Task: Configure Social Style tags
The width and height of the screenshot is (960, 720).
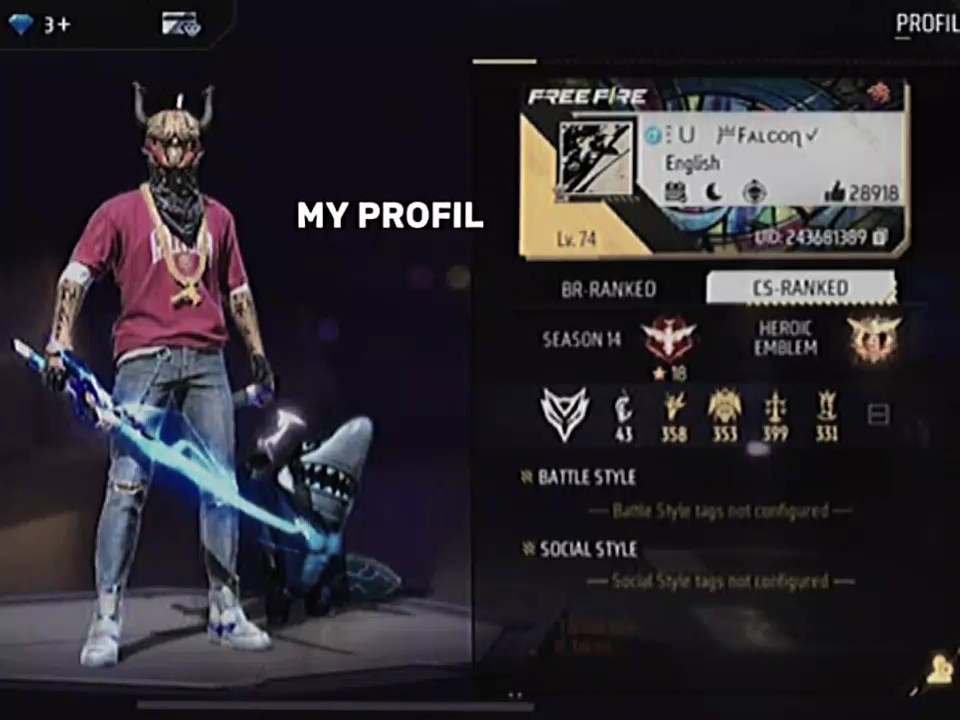Action: click(719, 581)
